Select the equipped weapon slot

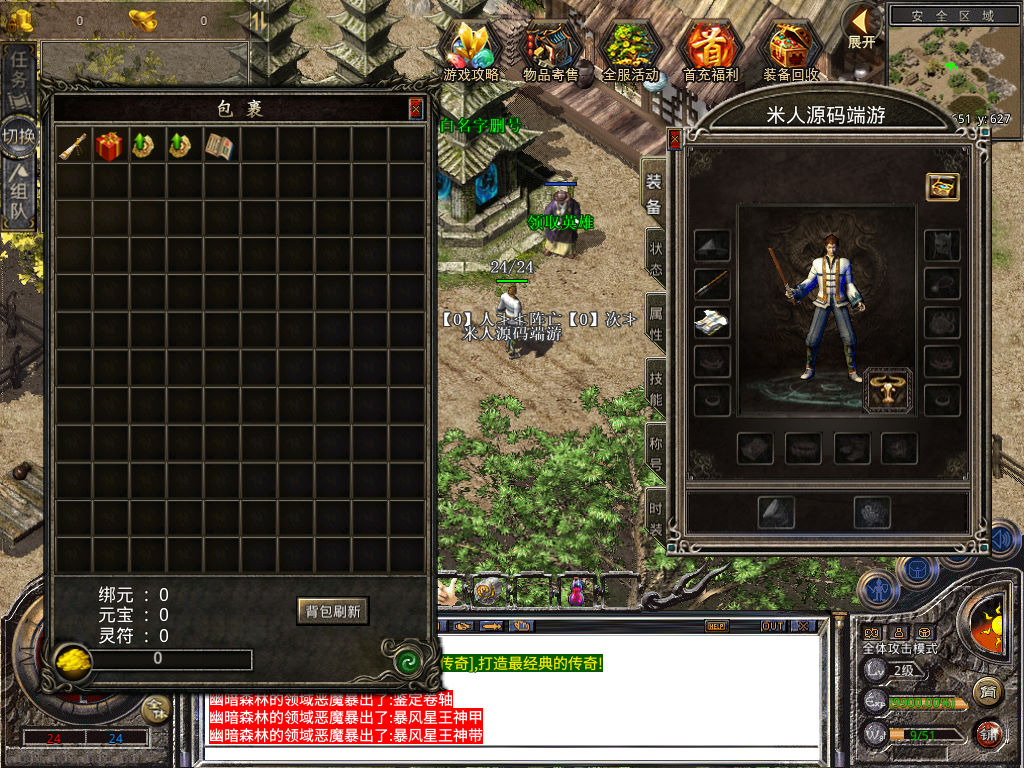tap(712, 284)
